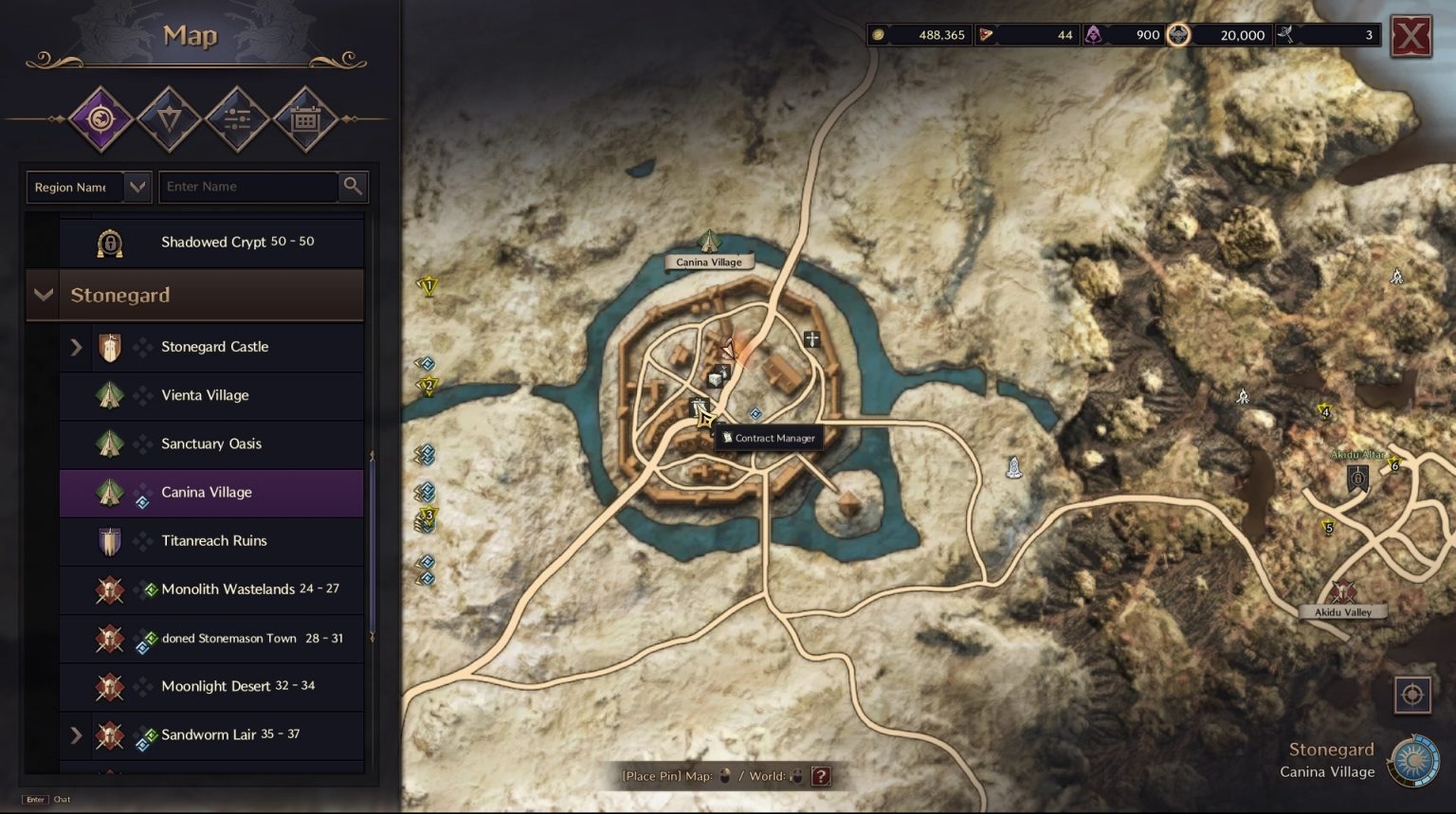Image resolution: width=1456 pixels, height=814 pixels.
Task: Click the search magnifier icon next to Enter Name
Action: [352, 187]
